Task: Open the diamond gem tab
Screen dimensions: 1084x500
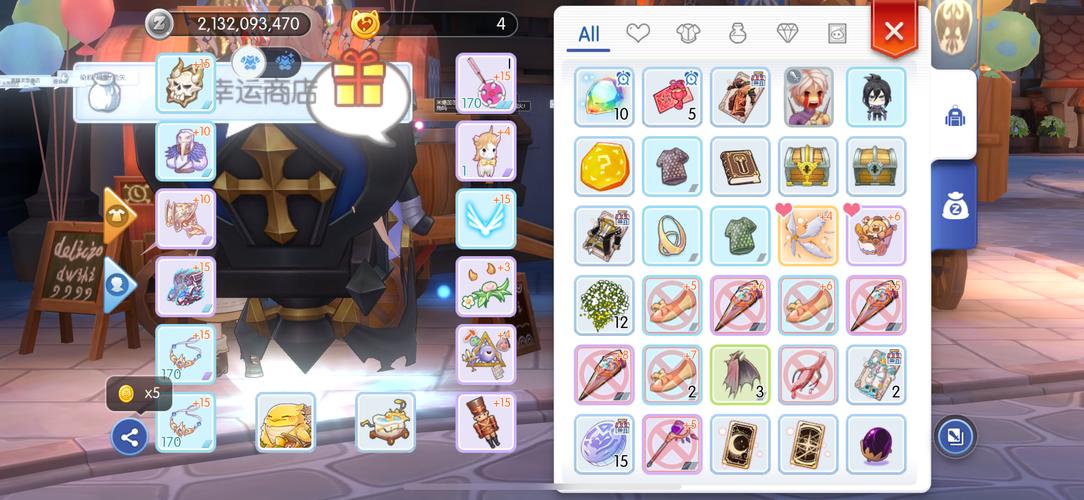Action: pos(787,34)
